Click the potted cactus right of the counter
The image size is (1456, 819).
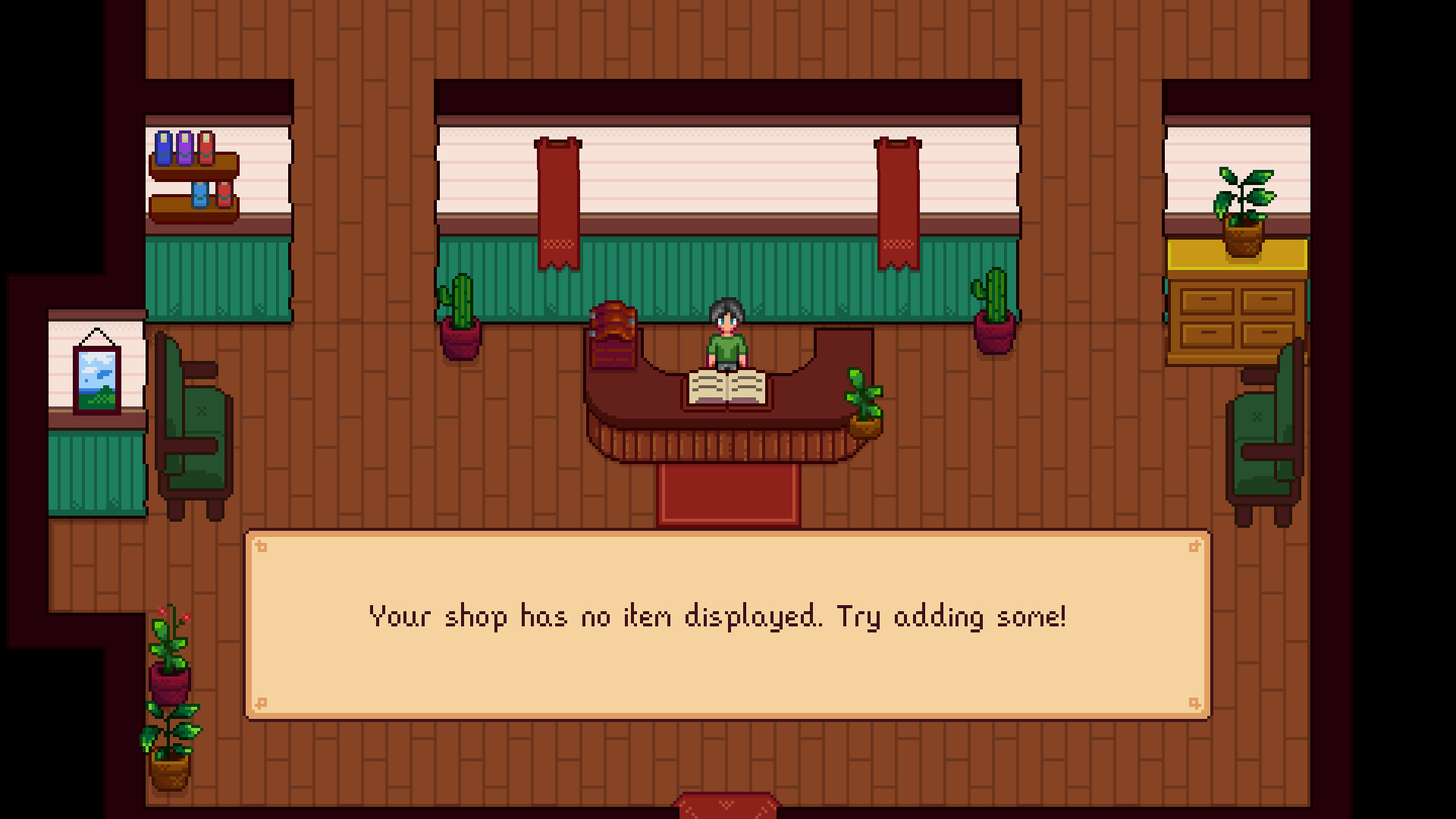(x=993, y=315)
